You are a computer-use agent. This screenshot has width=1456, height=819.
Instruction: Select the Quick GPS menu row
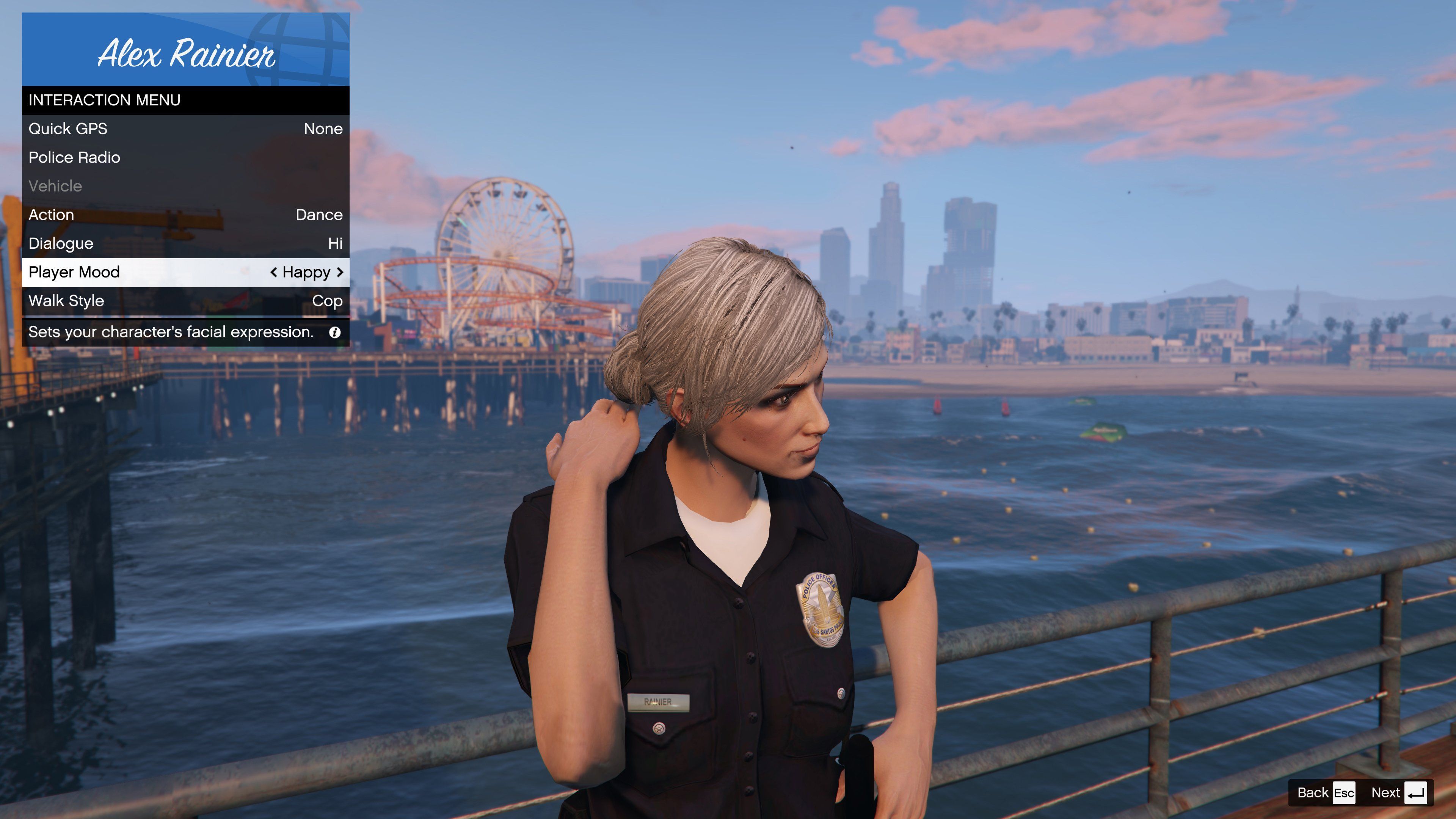tap(185, 129)
